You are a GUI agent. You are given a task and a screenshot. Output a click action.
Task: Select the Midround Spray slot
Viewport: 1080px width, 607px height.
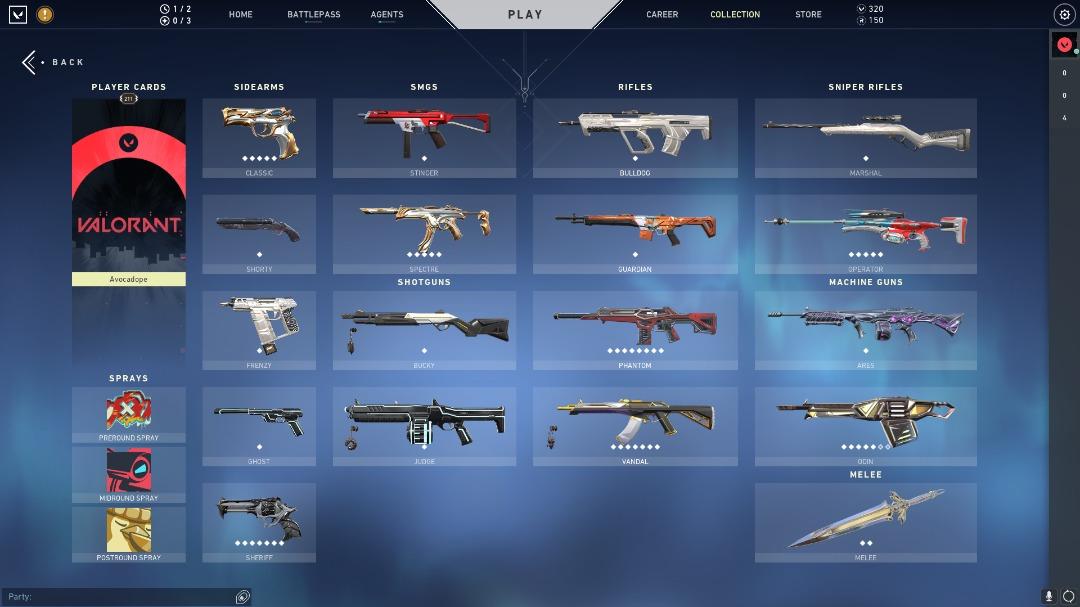tap(129, 473)
